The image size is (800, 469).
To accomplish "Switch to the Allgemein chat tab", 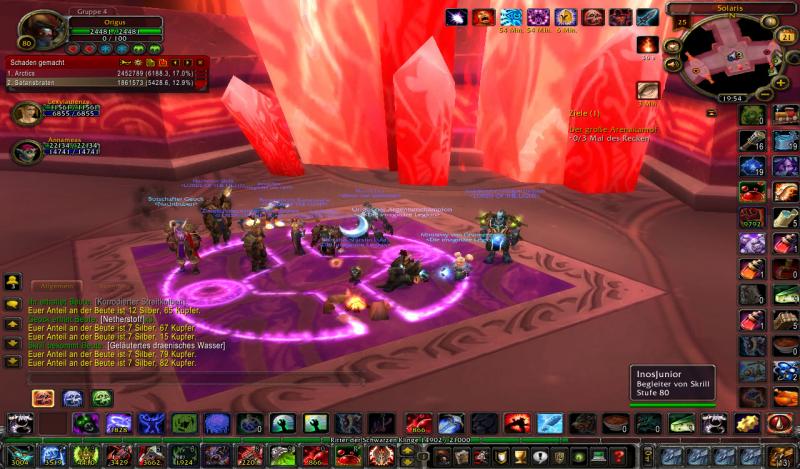I will click(x=56, y=286).
